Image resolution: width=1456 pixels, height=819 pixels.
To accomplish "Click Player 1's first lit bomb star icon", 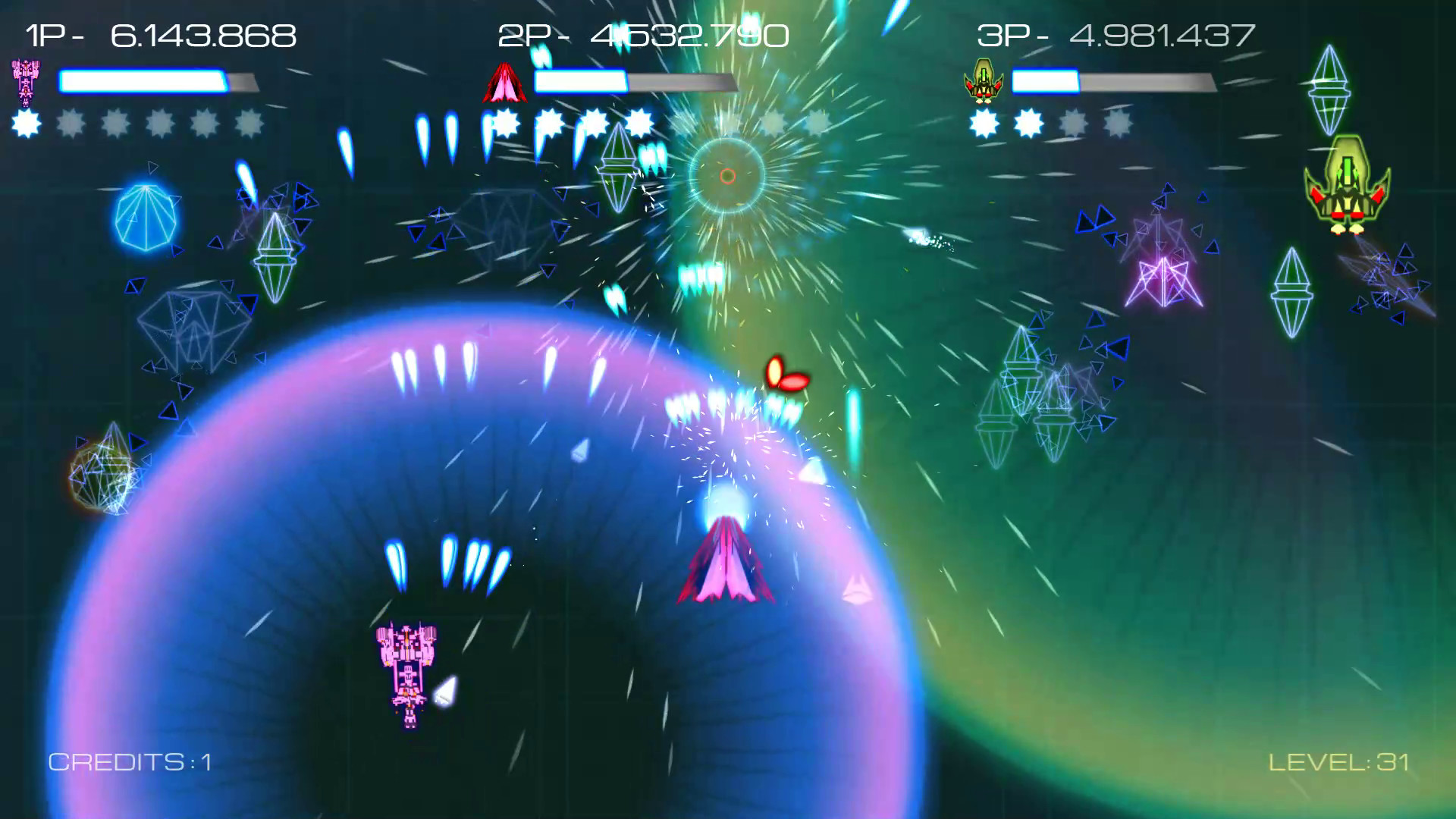I will click(x=27, y=124).
